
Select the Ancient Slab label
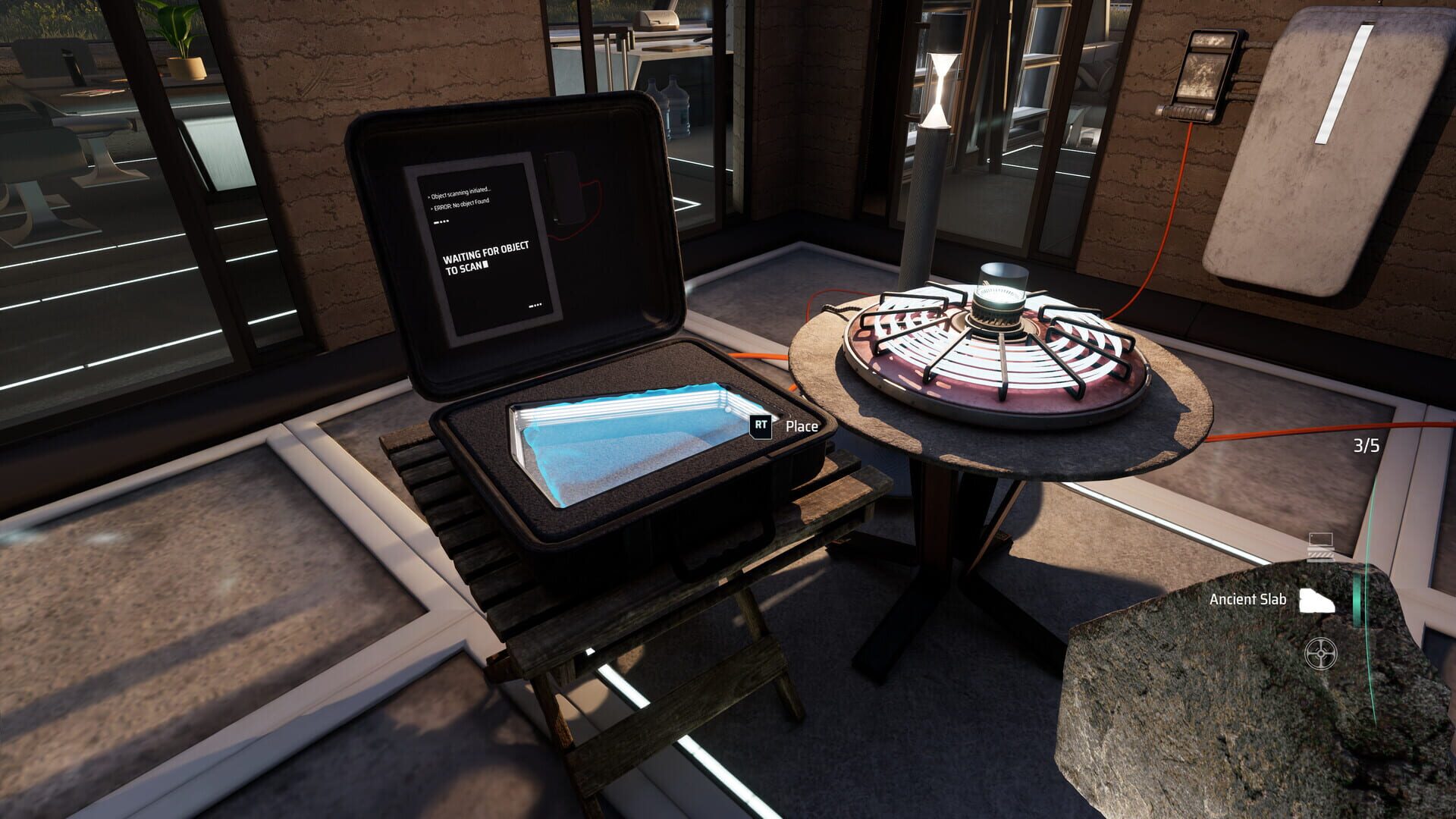(1247, 599)
